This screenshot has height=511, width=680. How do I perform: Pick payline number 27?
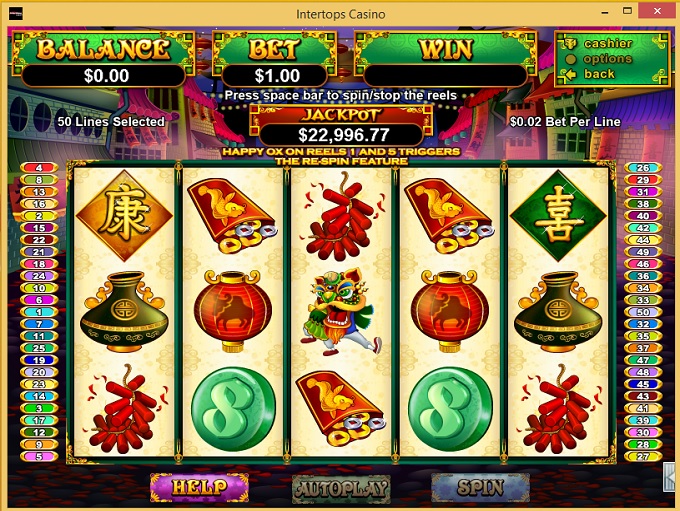tap(642, 456)
